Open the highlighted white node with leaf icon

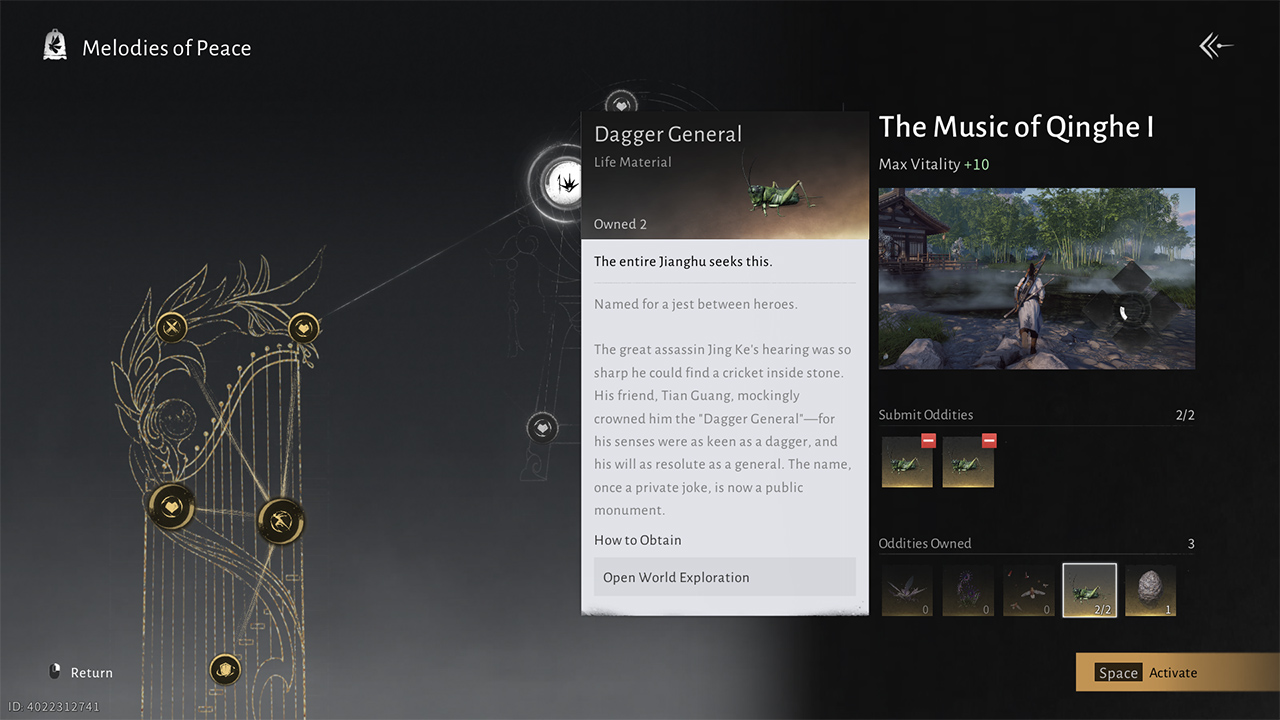tap(566, 182)
